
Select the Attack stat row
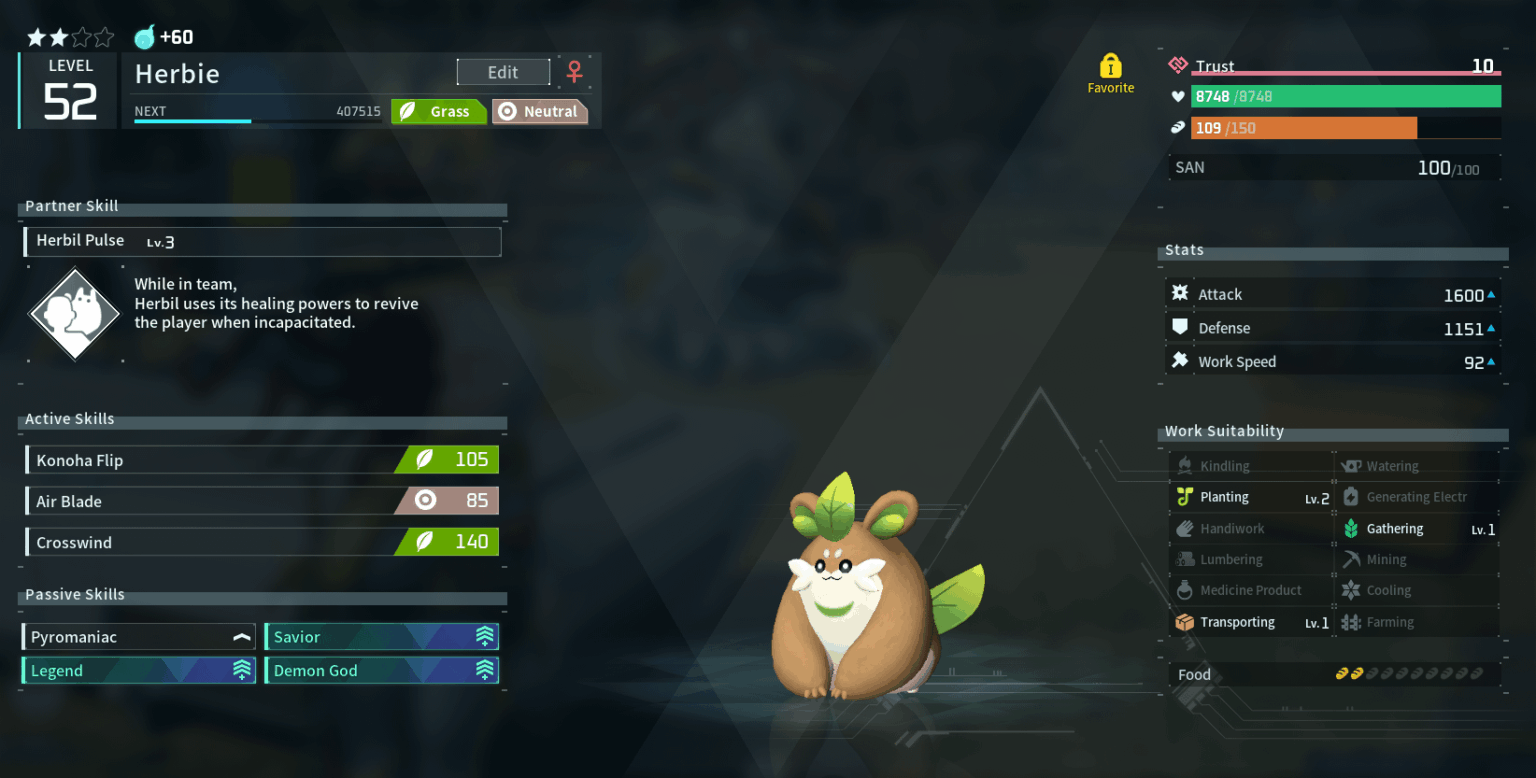coord(1335,295)
